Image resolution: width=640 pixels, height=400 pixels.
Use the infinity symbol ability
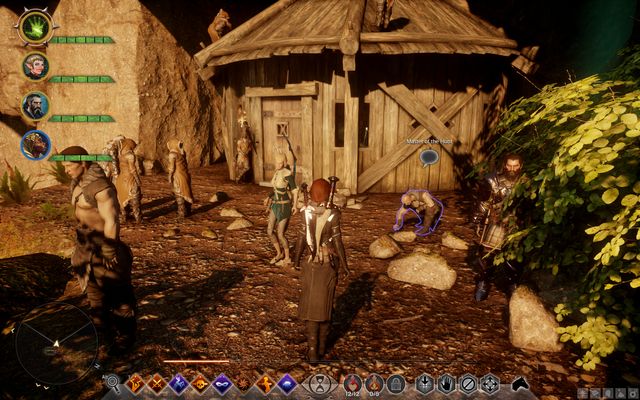(222, 383)
